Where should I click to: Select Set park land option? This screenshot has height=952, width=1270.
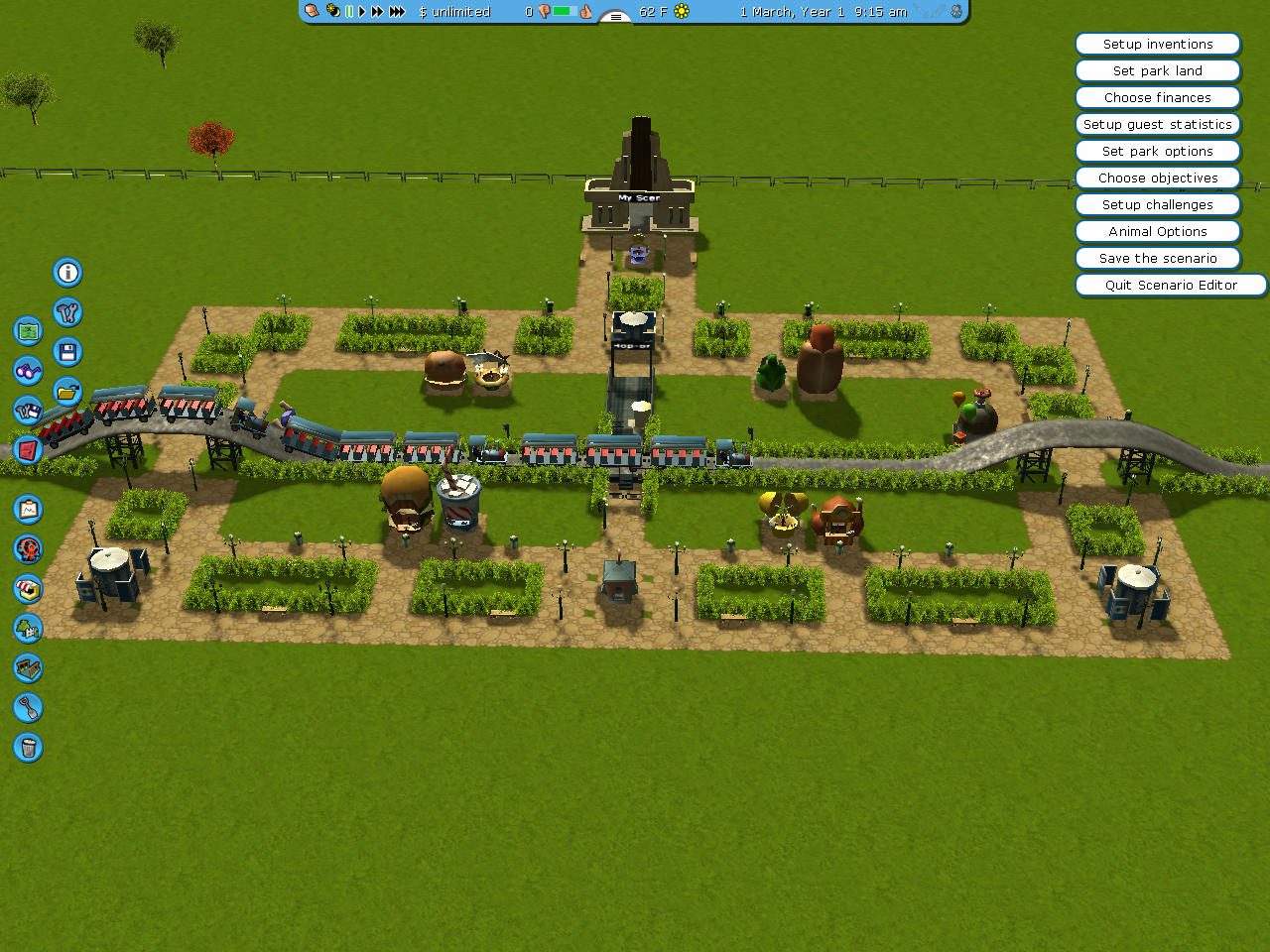(1158, 70)
